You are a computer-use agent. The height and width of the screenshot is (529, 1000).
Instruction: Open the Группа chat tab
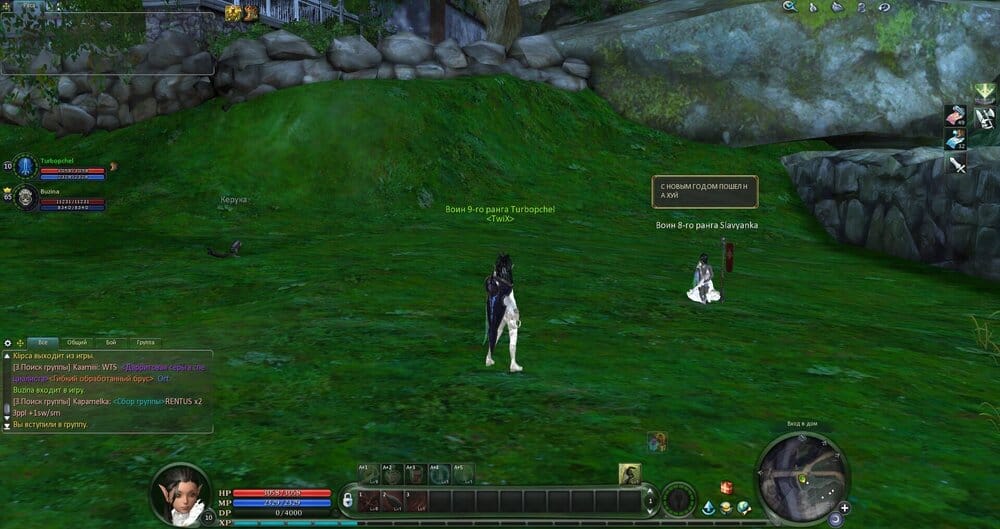coord(145,342)
